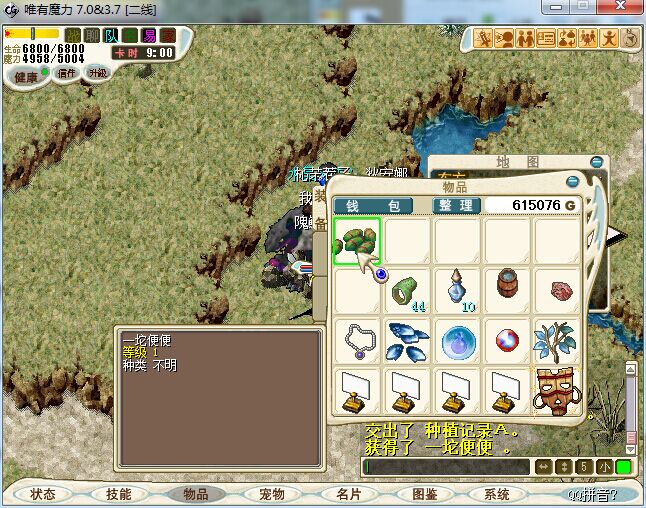
Task: Open the 系统 system menu
Action: (497, 494)
